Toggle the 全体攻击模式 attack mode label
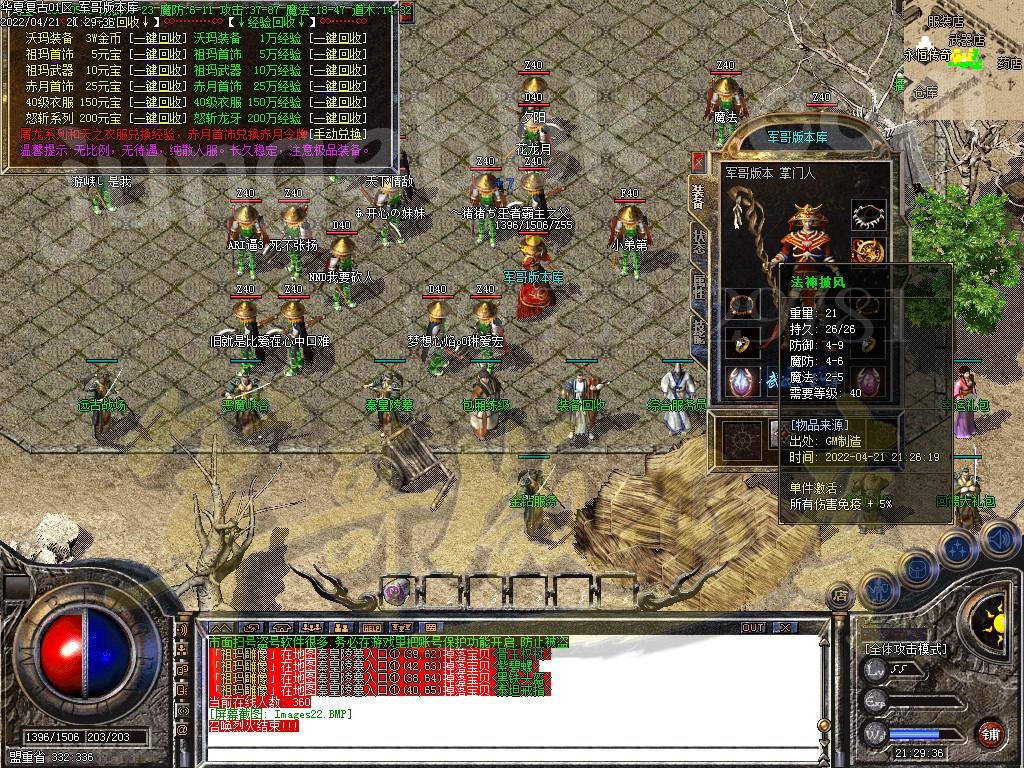The image size is (1024, 768). point(906,649)
